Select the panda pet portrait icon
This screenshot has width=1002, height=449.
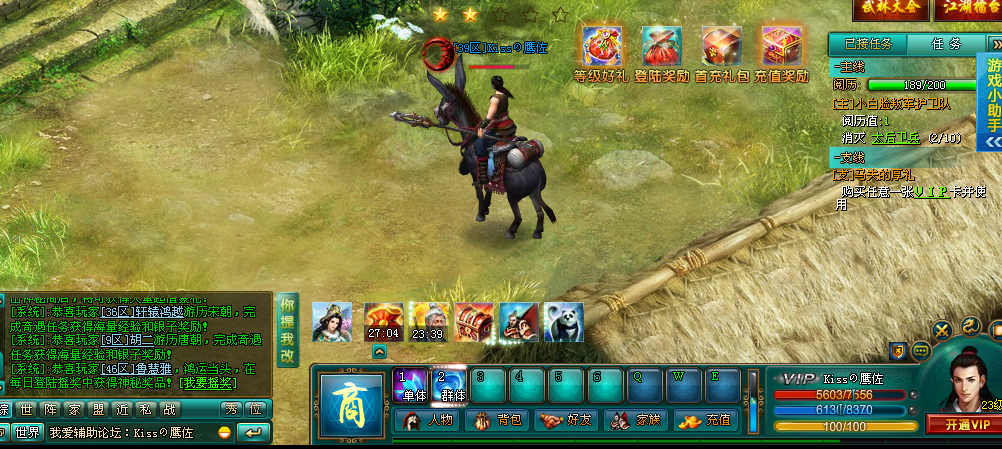coord(563,322)
